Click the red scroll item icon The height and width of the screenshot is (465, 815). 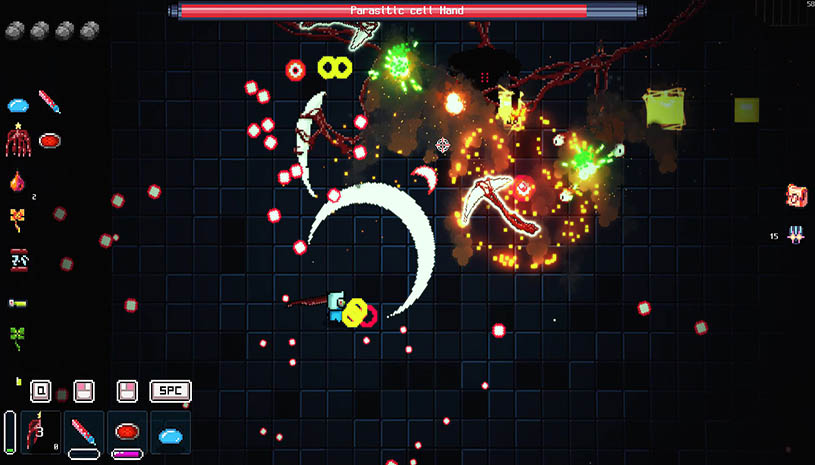point(17,260)
